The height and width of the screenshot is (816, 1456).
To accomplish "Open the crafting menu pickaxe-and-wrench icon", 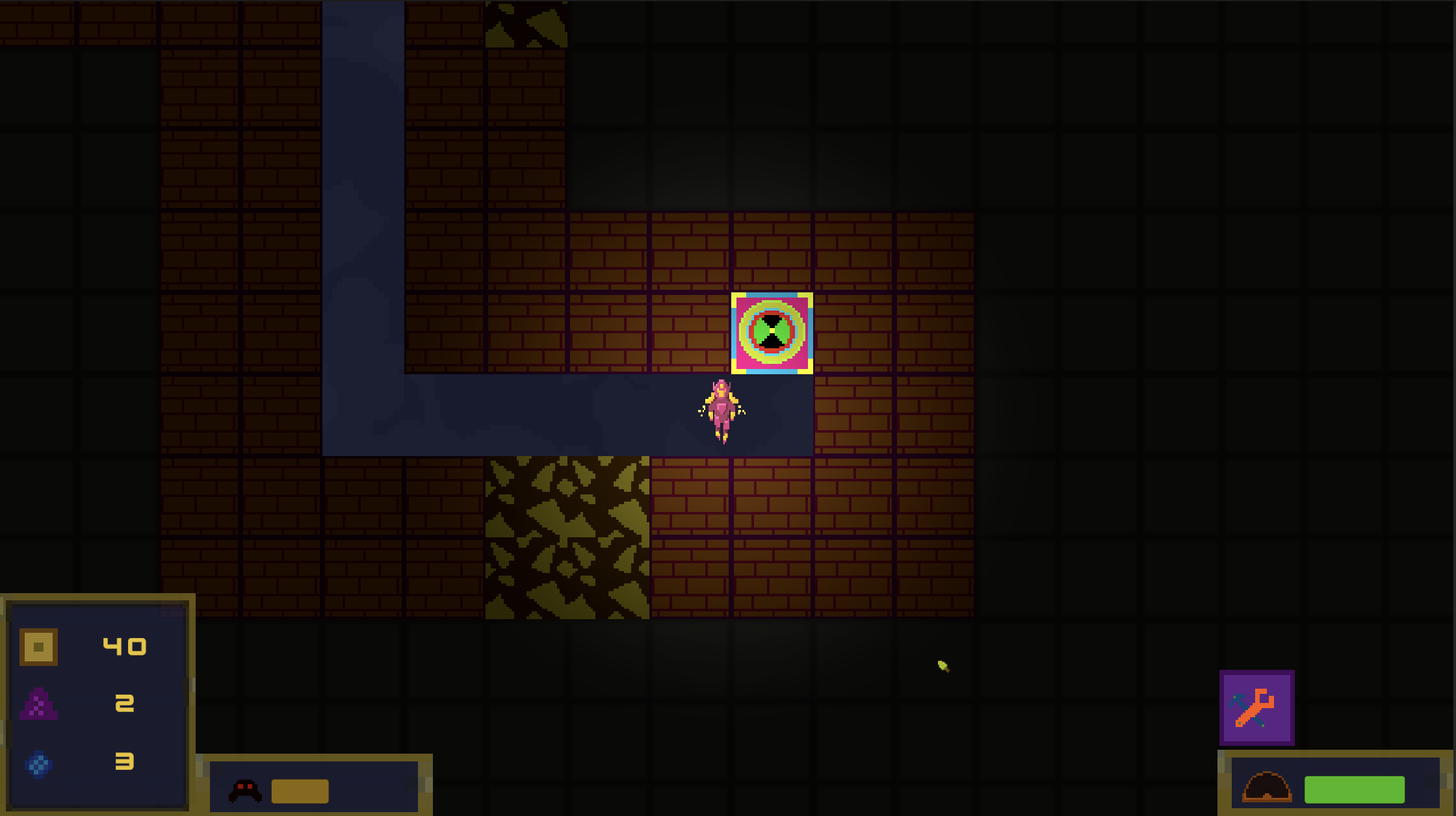I will (x=1256, y=707).
